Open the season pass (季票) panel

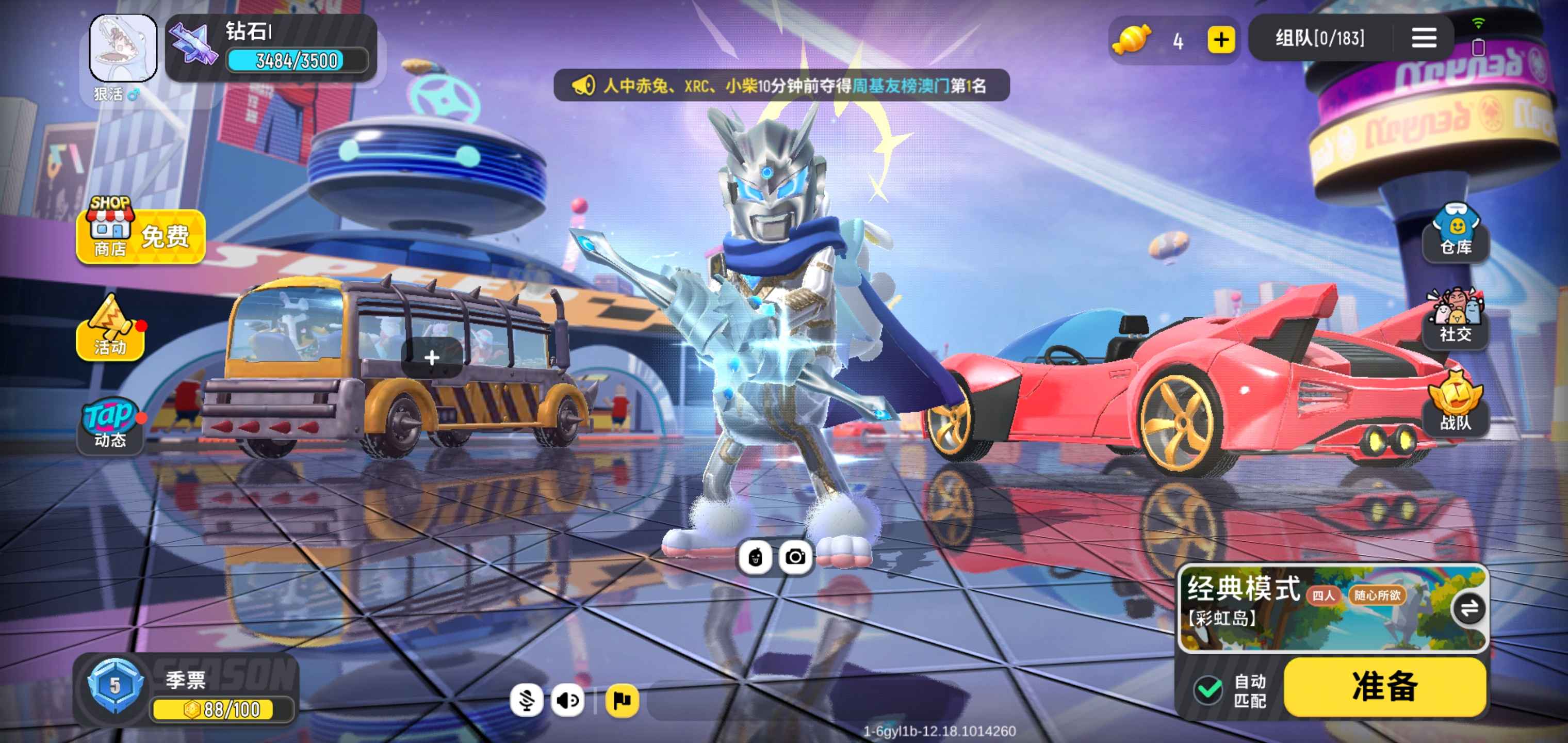click(x=186, y=690)
